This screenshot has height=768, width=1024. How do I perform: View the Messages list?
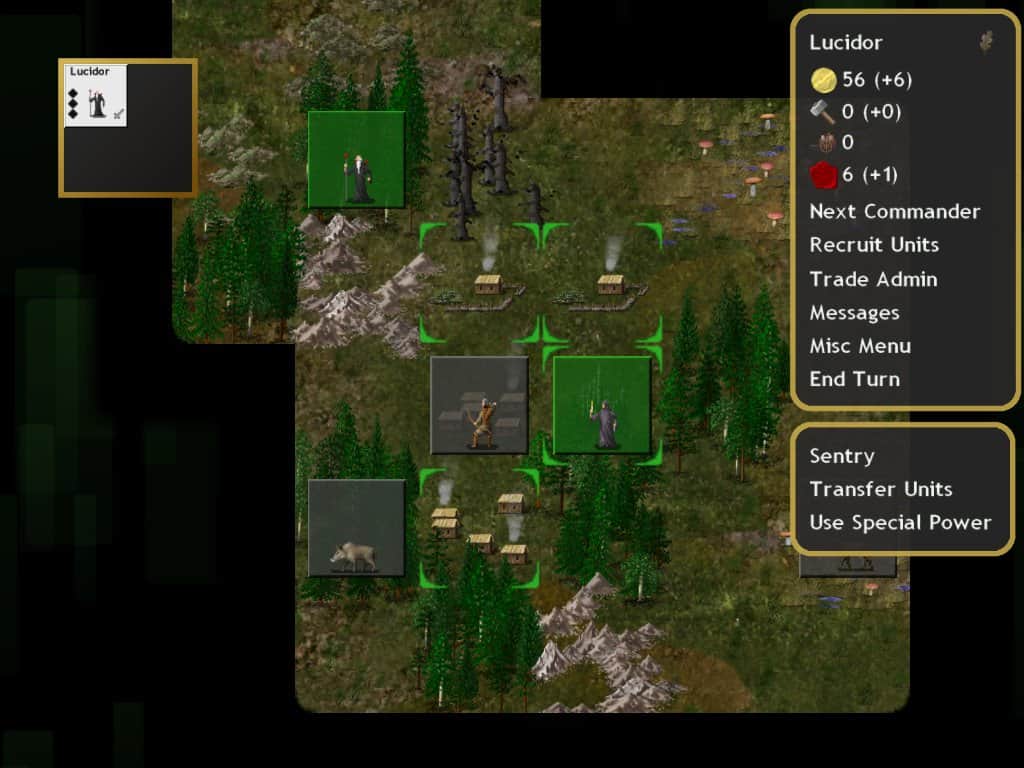coord(854,313)
